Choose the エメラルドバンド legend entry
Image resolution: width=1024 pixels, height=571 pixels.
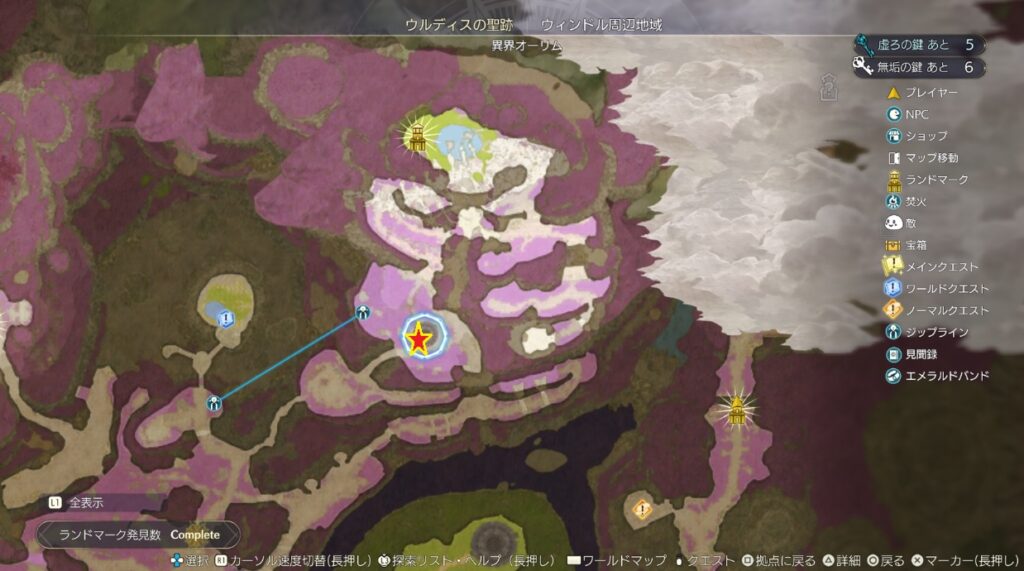coord(937,376)
